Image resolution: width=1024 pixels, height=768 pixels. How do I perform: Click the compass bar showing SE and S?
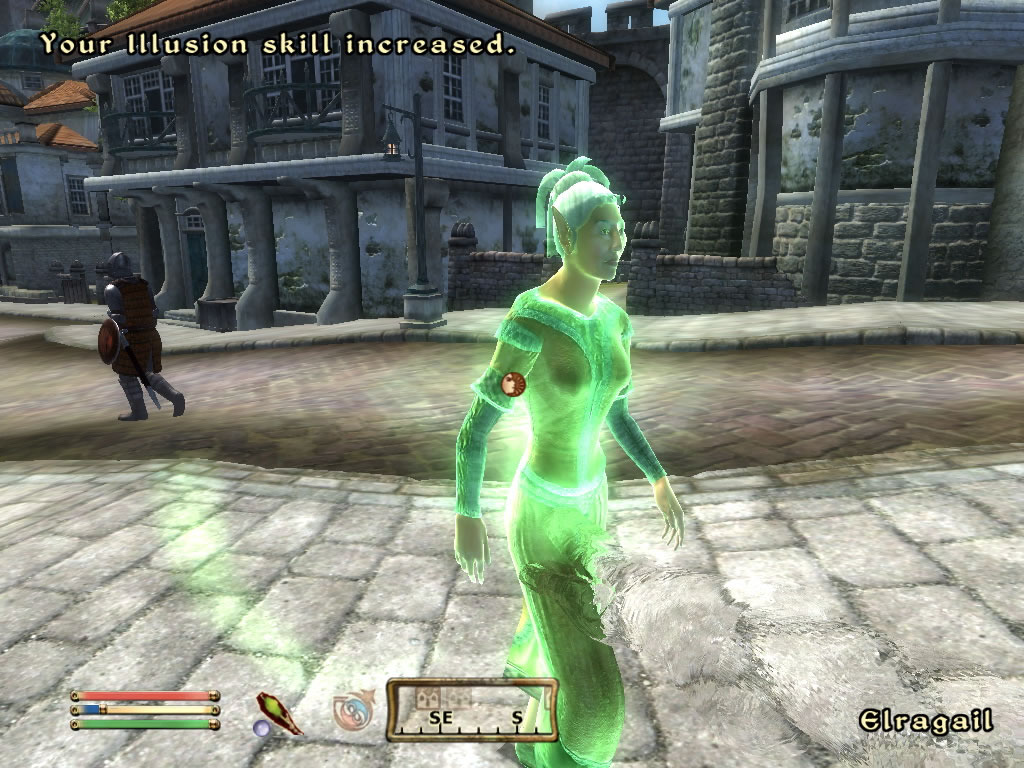[x=472, y=711]
